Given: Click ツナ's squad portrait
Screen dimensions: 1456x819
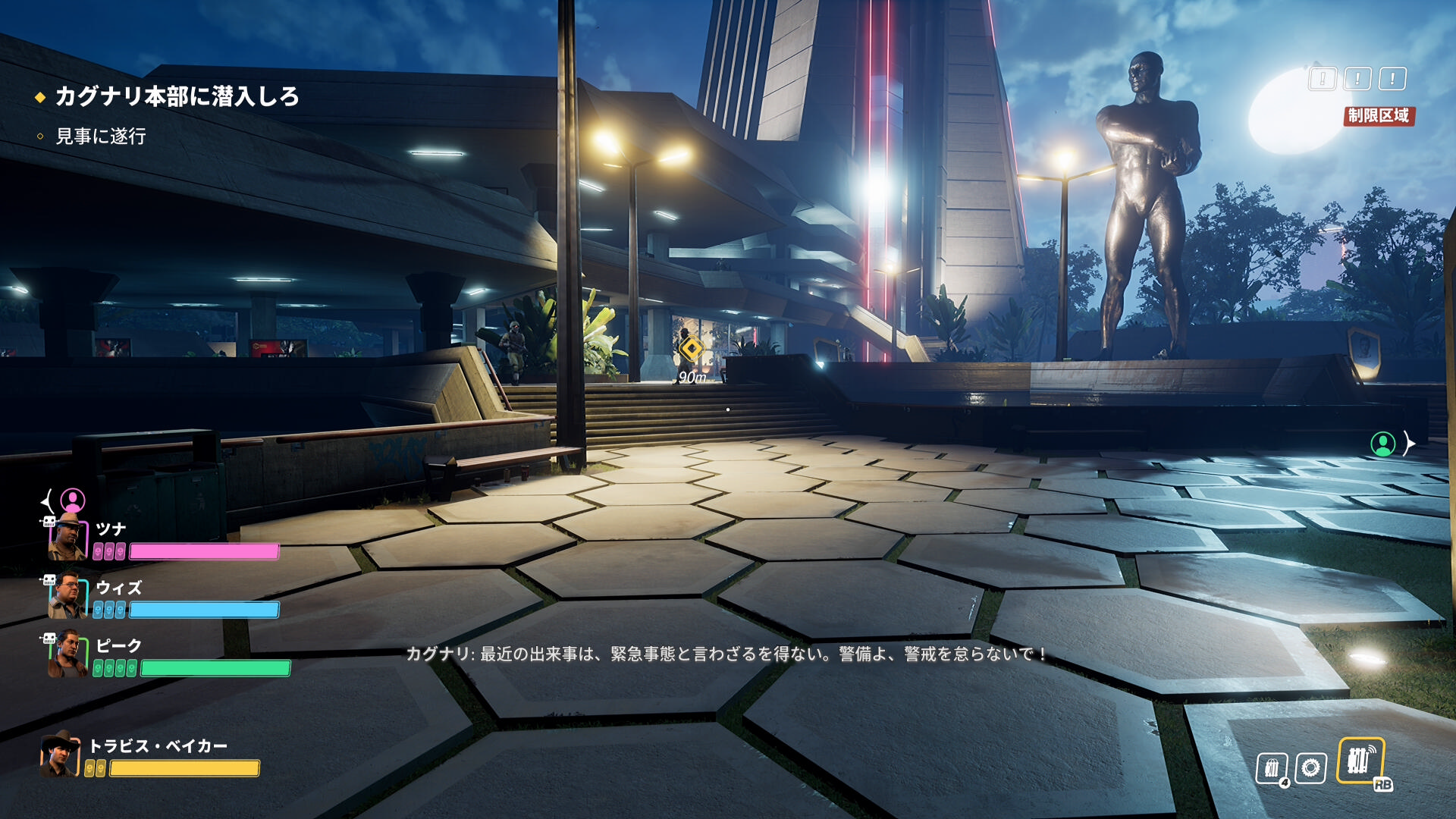Looking at the screenshot, I should (x=67, y=537).
